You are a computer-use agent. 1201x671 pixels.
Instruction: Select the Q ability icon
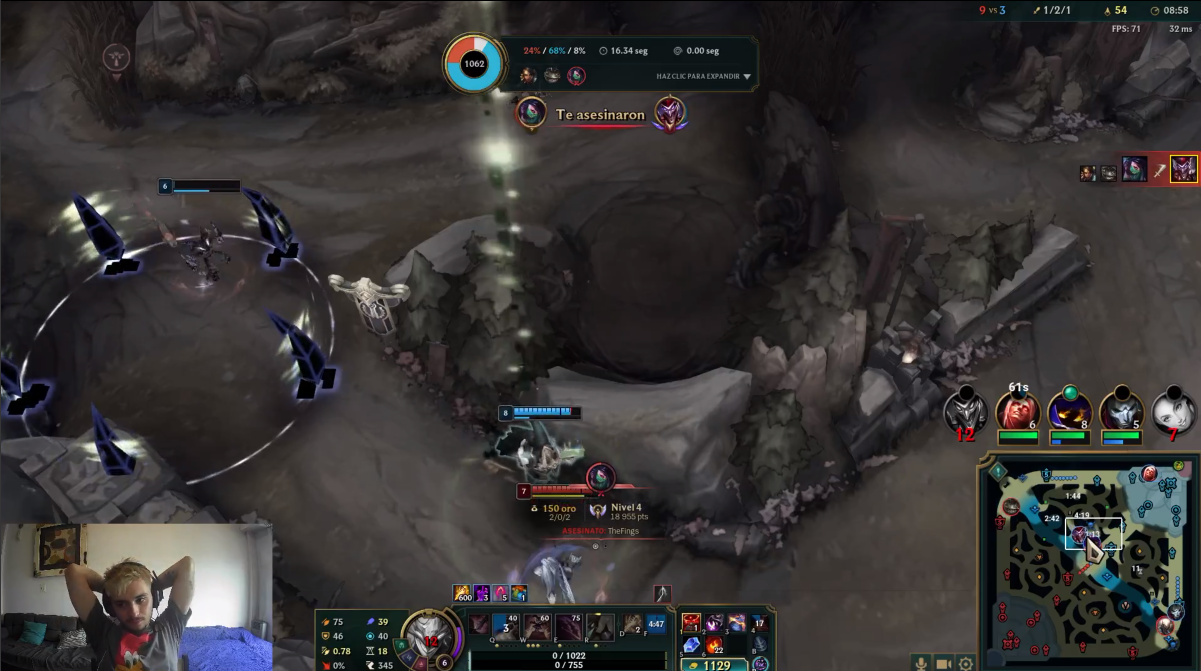pos(507,627)
